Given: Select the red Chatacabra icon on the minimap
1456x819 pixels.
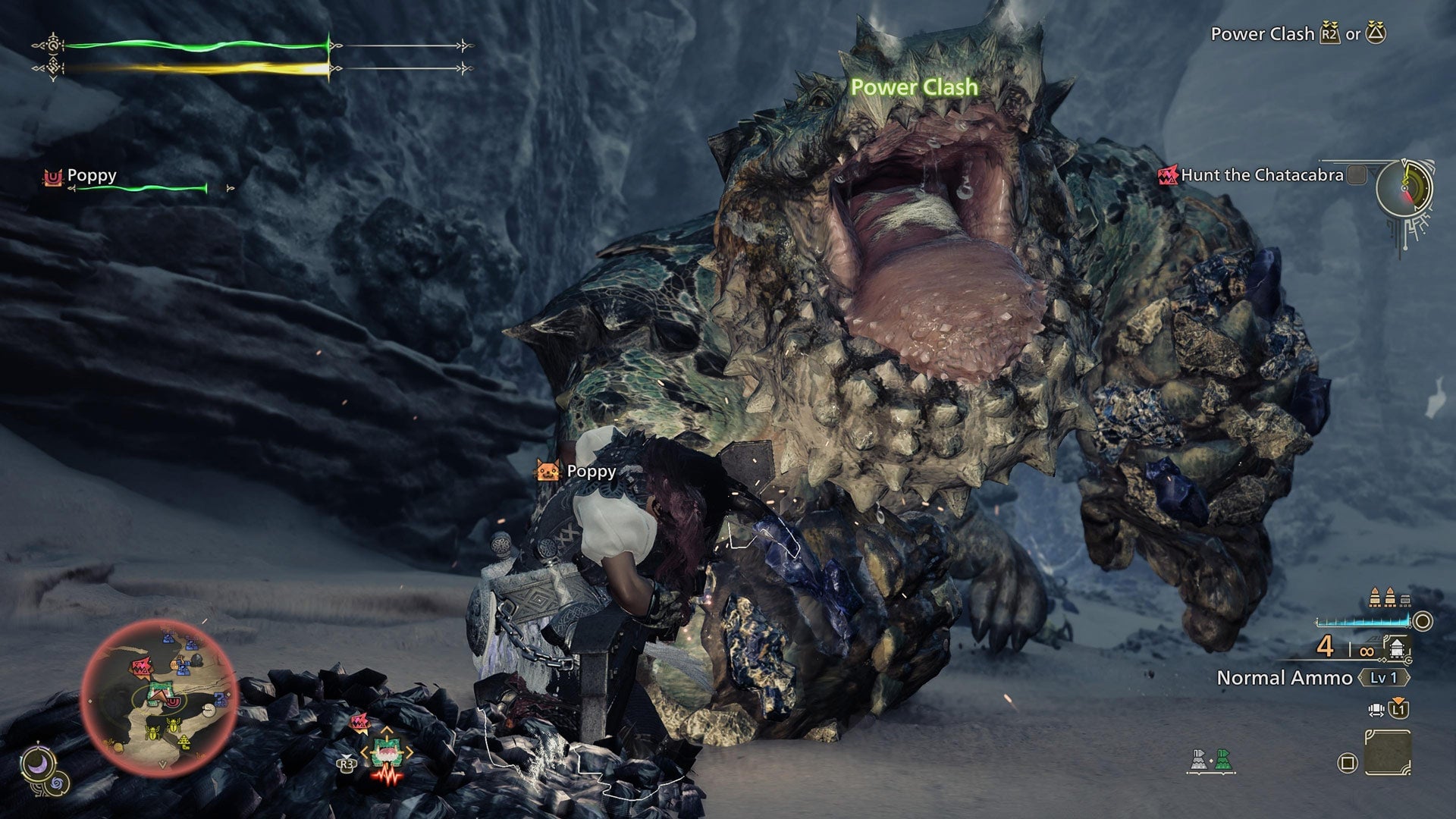Looking at the screenshot, I should tap(142, 667).
